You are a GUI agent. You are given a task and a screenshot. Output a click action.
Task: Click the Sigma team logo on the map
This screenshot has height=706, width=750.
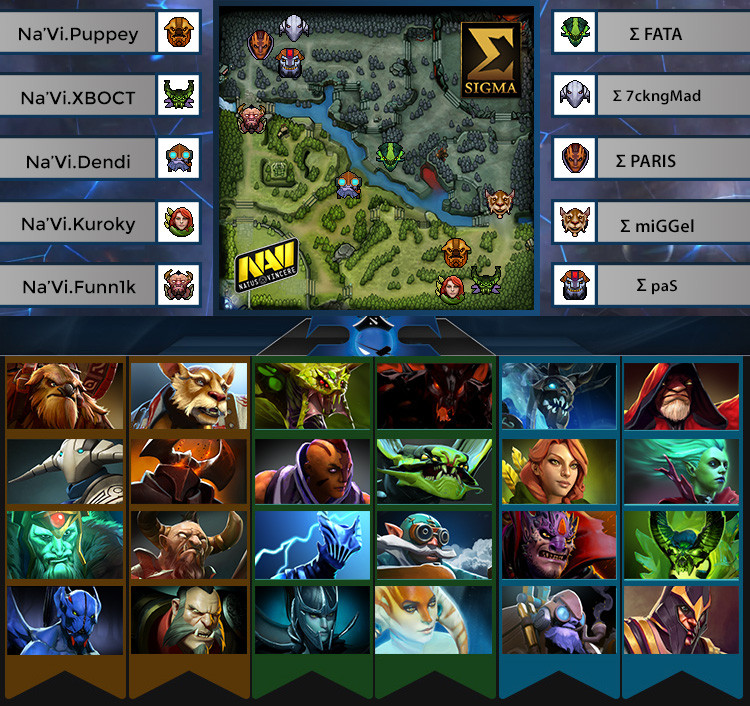pos(491,62)
